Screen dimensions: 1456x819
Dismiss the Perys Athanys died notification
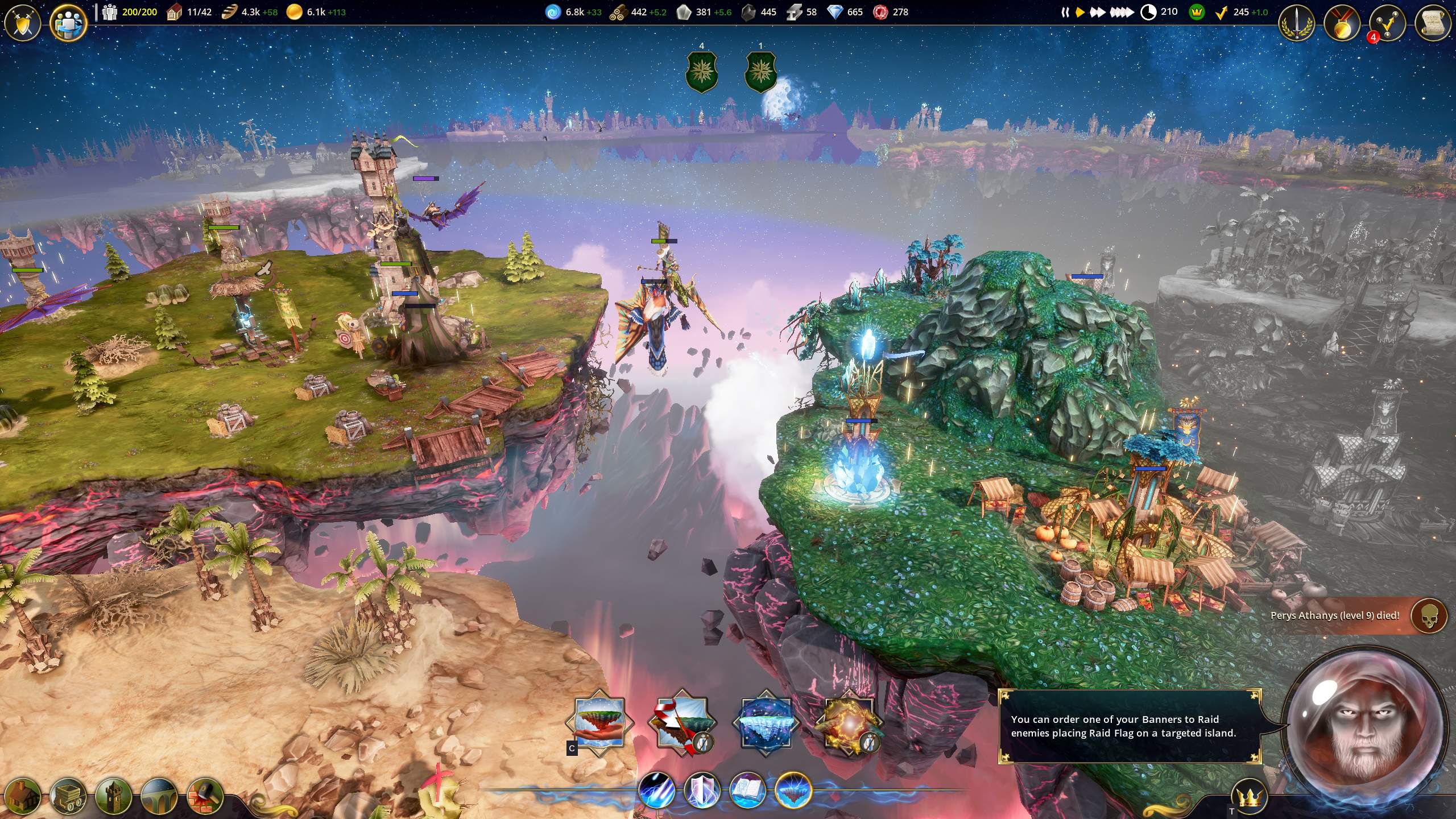[1429, 615]
